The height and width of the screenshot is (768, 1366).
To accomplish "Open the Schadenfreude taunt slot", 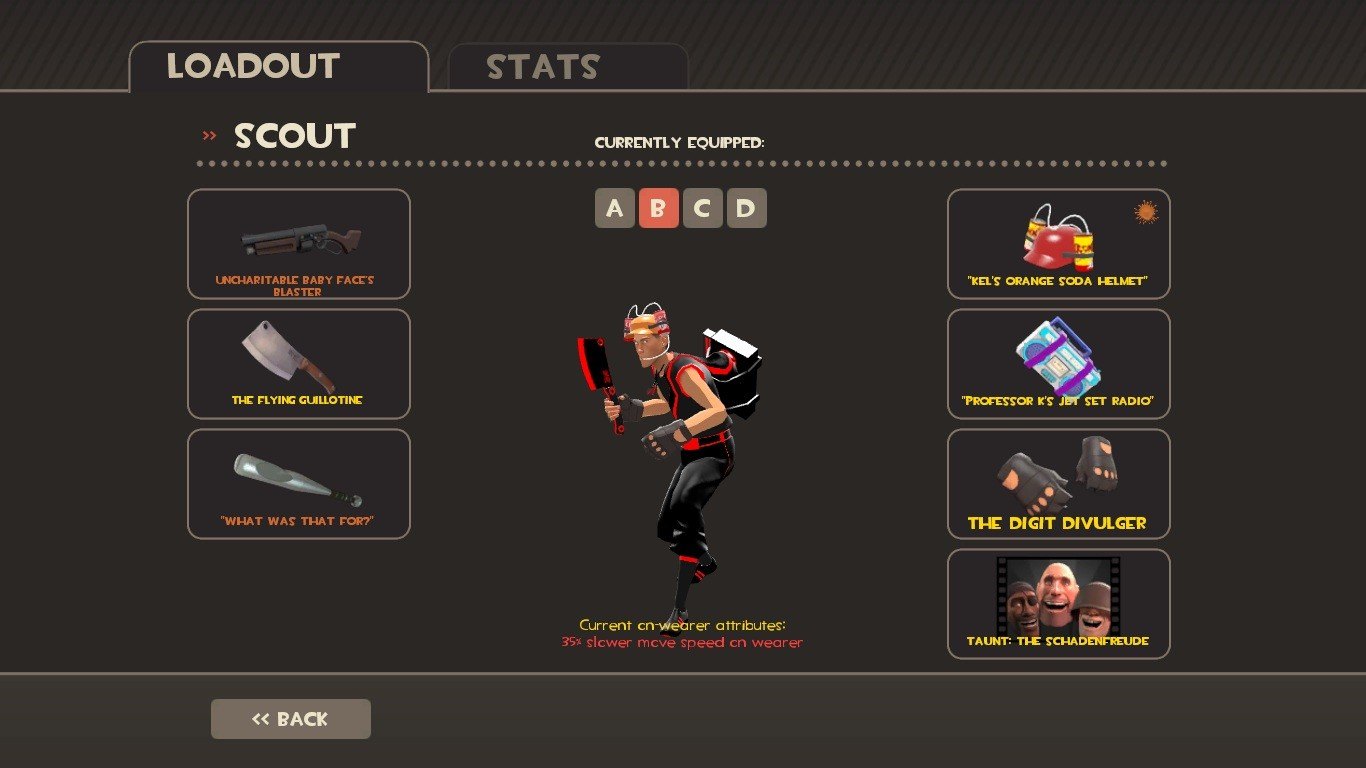I will pyautogui.click(x=1059, y=604).
